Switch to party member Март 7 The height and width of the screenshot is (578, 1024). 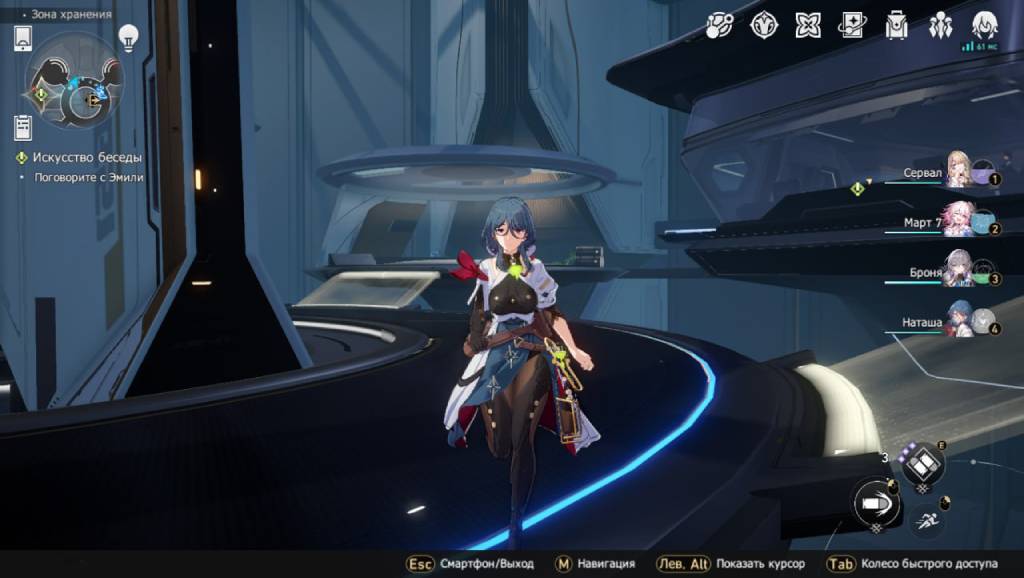click(x=958, y=220)
